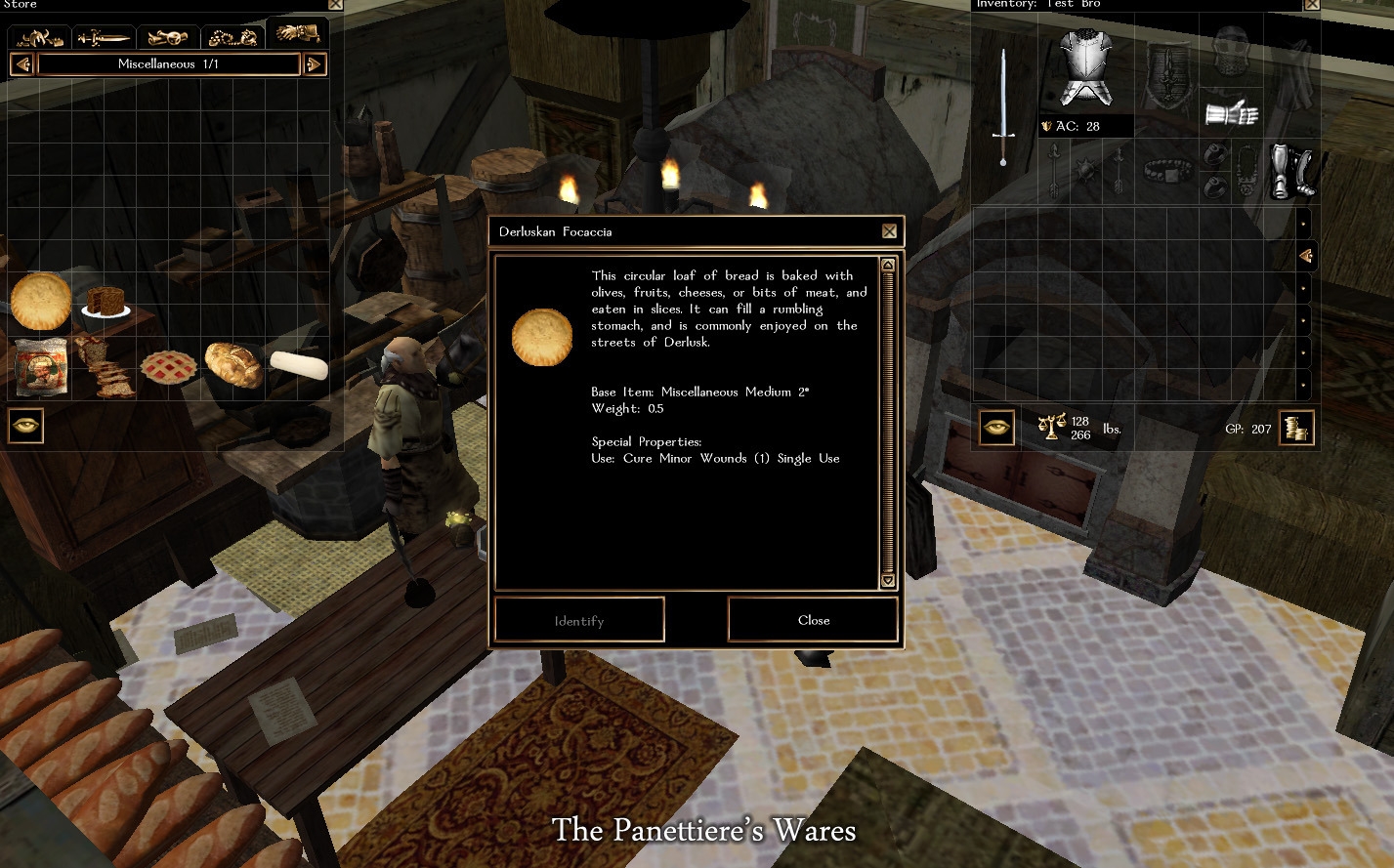Click the gold coins stack button
This screenshot has height=868, width=1394.
(x=1297, y=428)
